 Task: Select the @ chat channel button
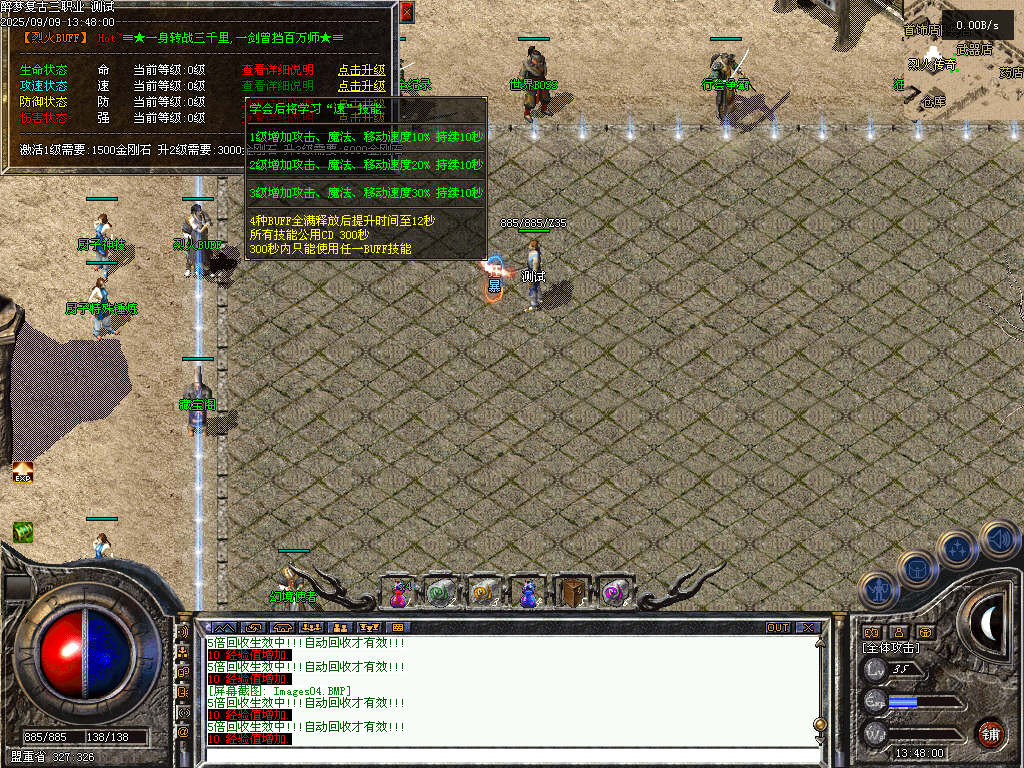183,732
